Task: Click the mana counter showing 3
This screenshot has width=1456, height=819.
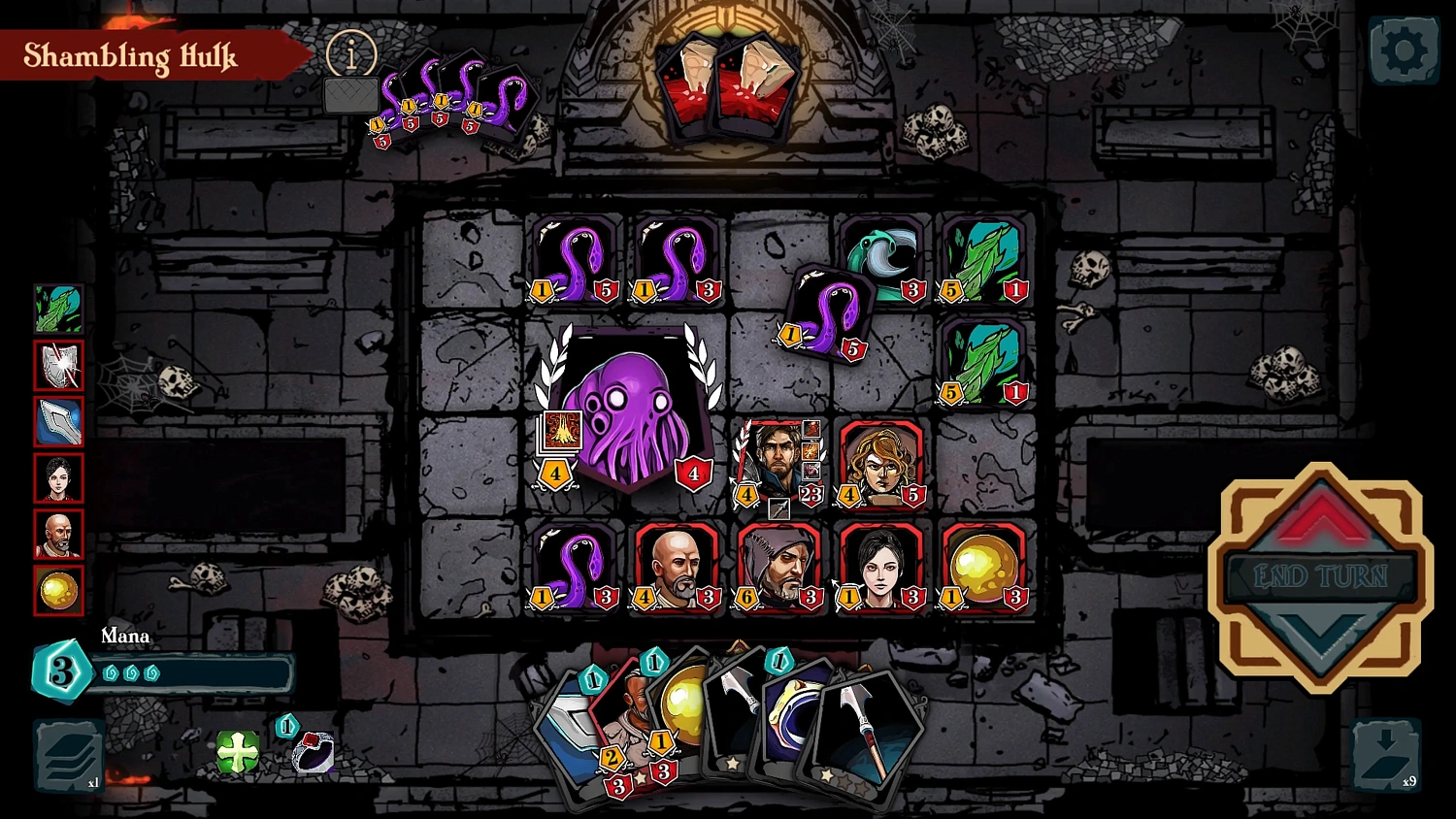Action: (x=61, y=670)
